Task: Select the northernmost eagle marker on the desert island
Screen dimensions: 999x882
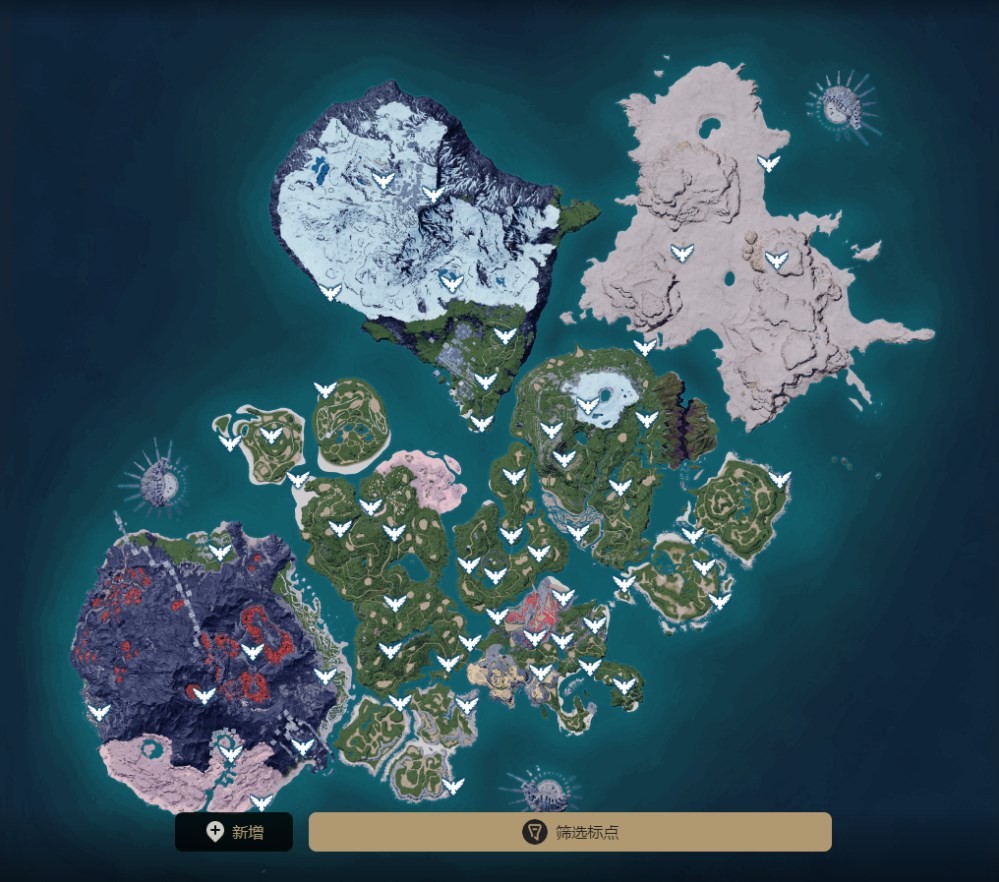Action: pos(768,163)
